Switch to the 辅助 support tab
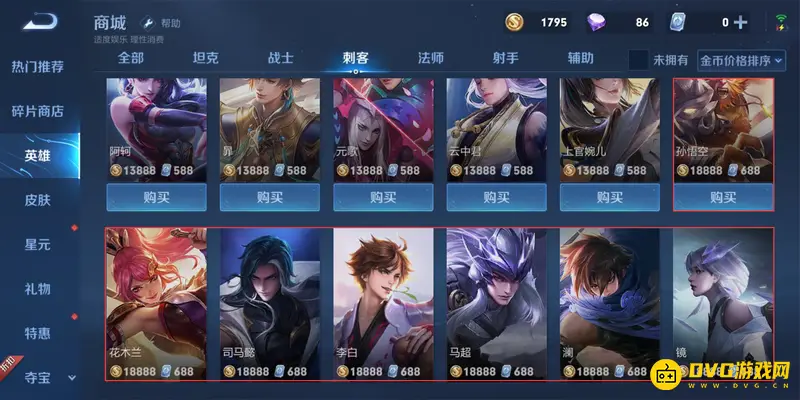The width and height of the screenshot is (800, 400). coord(581,59)
